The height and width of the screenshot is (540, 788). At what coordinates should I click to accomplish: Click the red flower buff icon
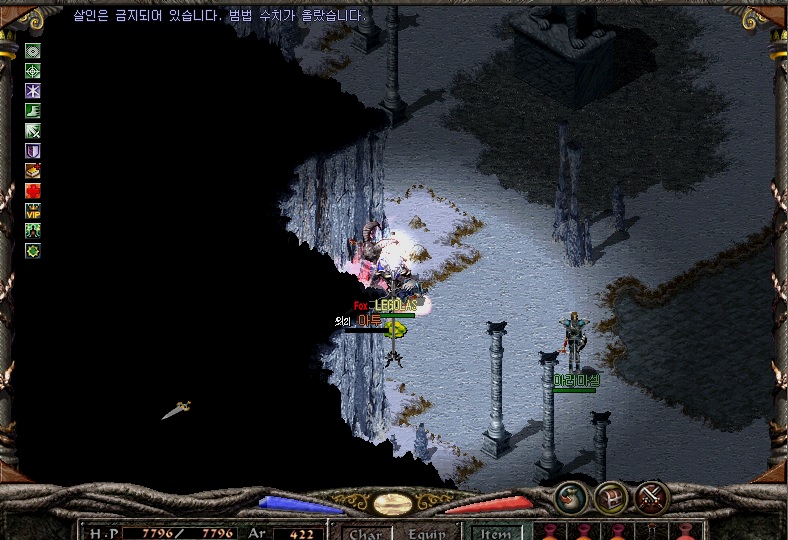(x=33, y=191)
